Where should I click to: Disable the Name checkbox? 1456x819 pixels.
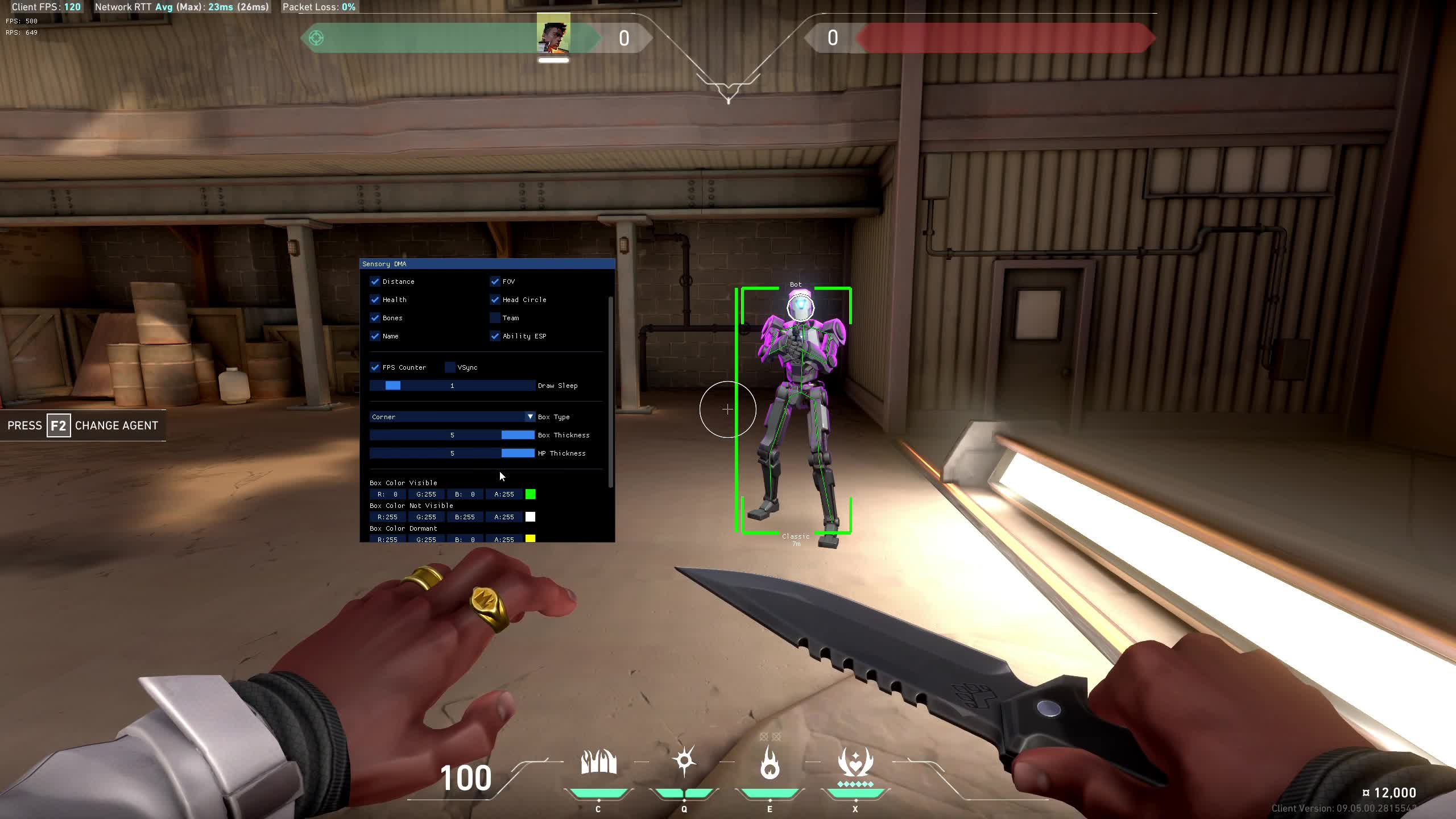point(375,336)
